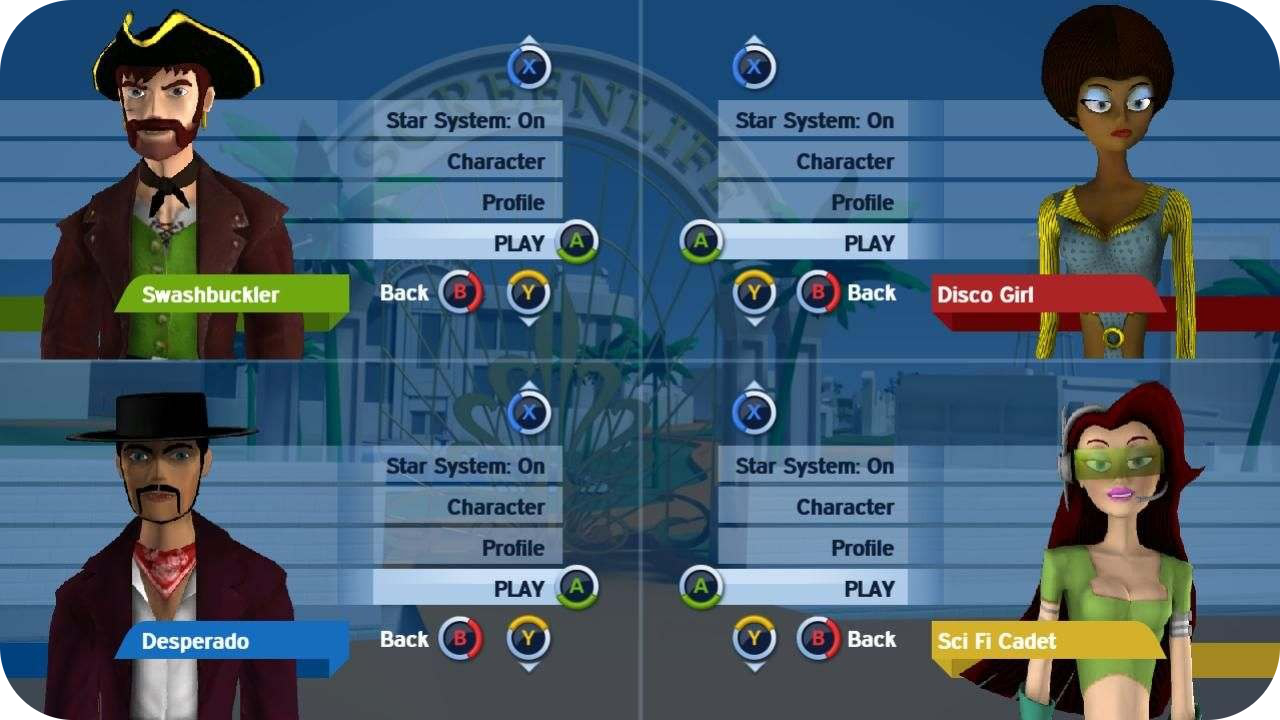Toggle Star System in Sci Fi Cadet's menu
1280x720 pixels.
click(814, 467)
